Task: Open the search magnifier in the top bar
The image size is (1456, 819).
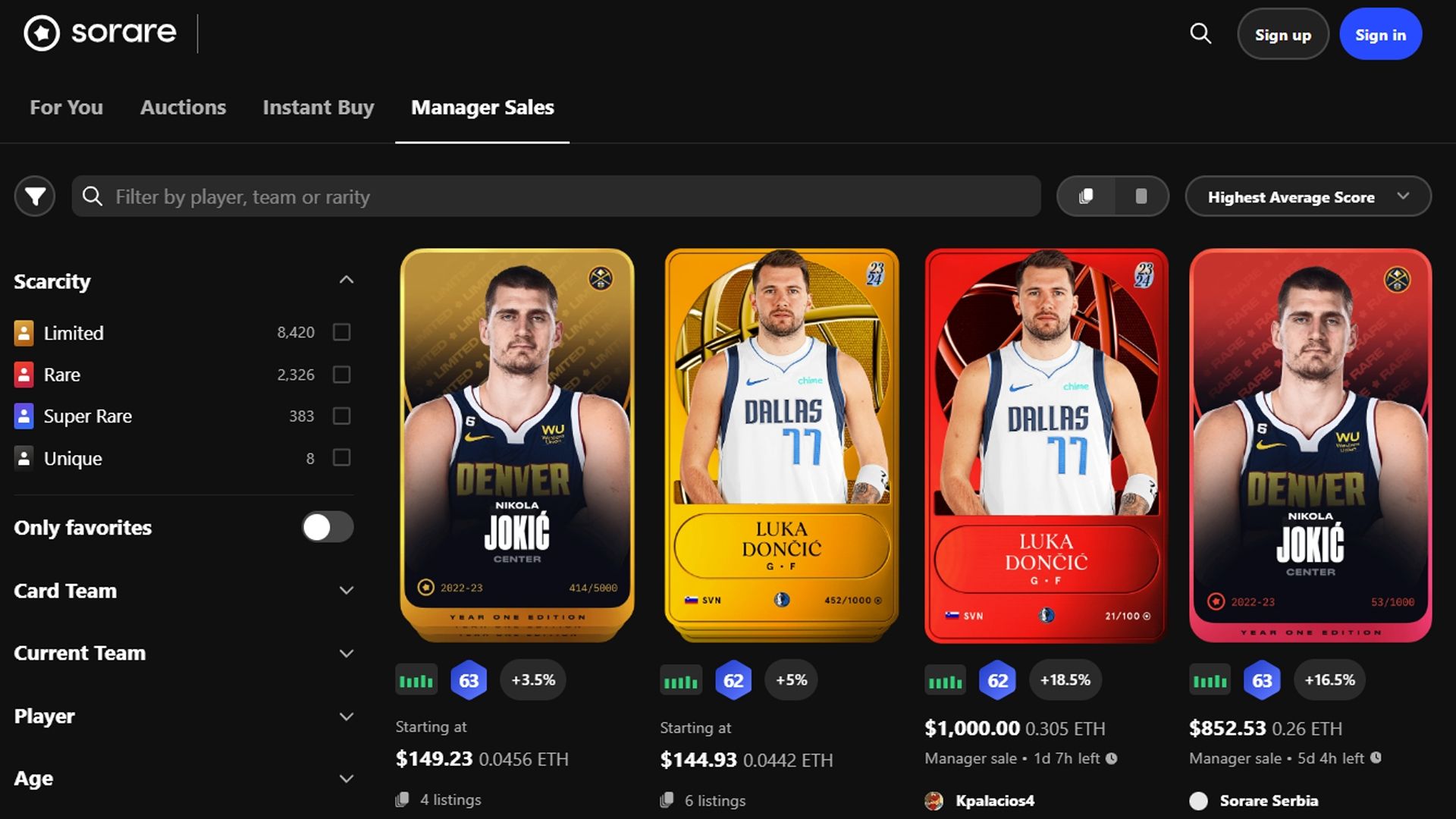Action: [1199, 33]
